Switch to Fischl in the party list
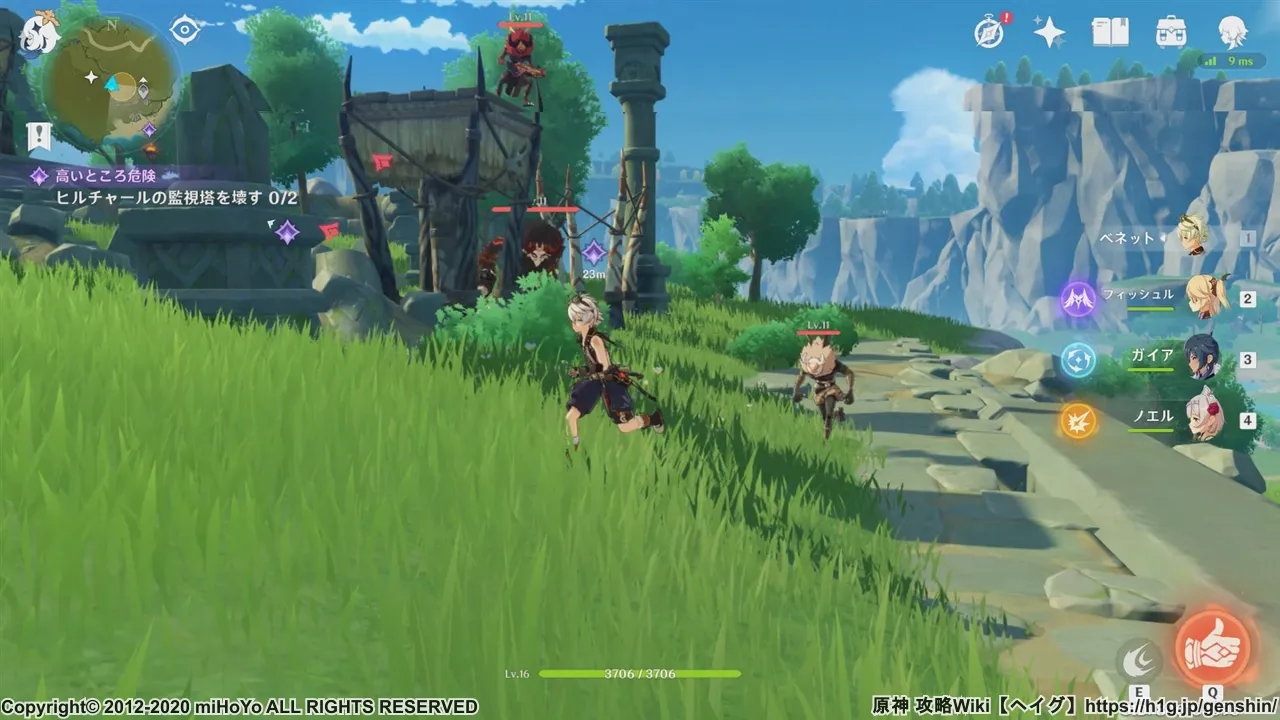This screenshot has height=720, width=1280. 1205,298
